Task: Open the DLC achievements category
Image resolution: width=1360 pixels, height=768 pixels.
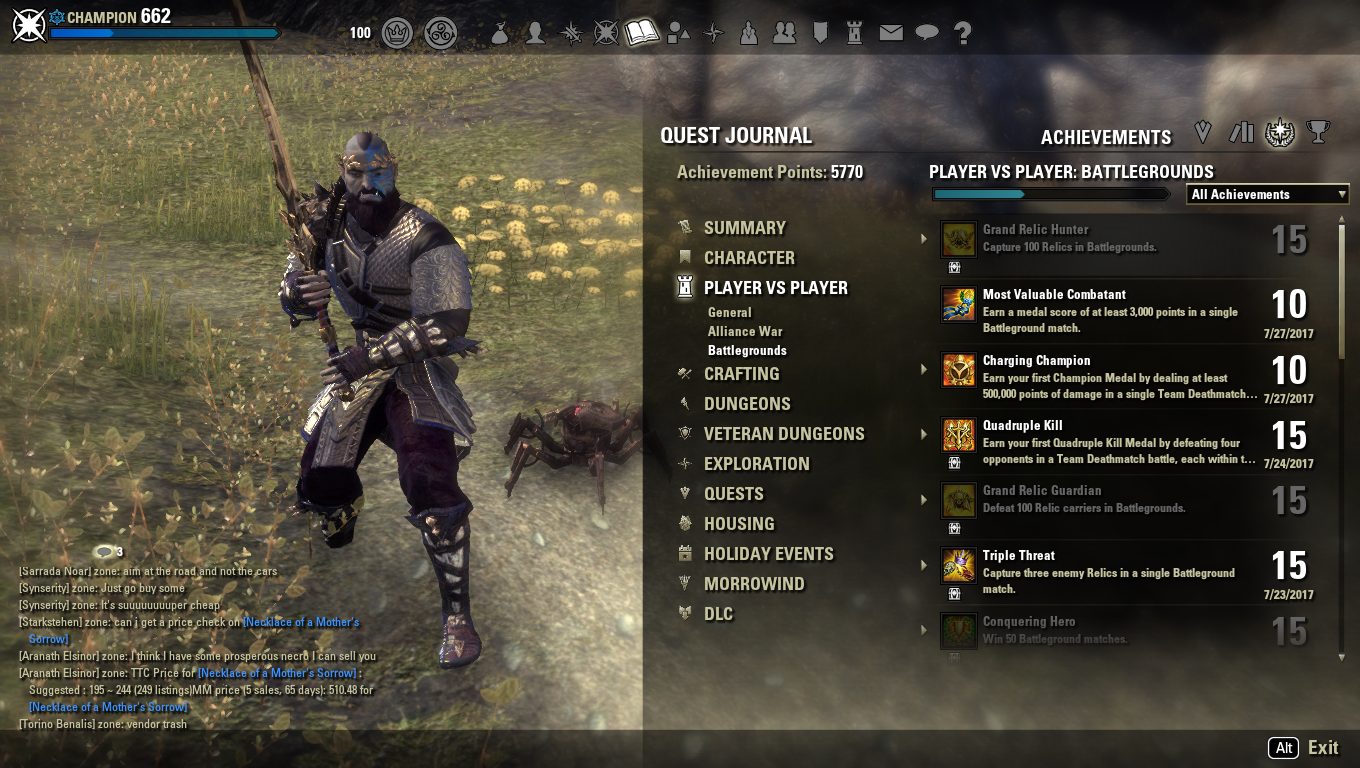Action: [718, 614]
